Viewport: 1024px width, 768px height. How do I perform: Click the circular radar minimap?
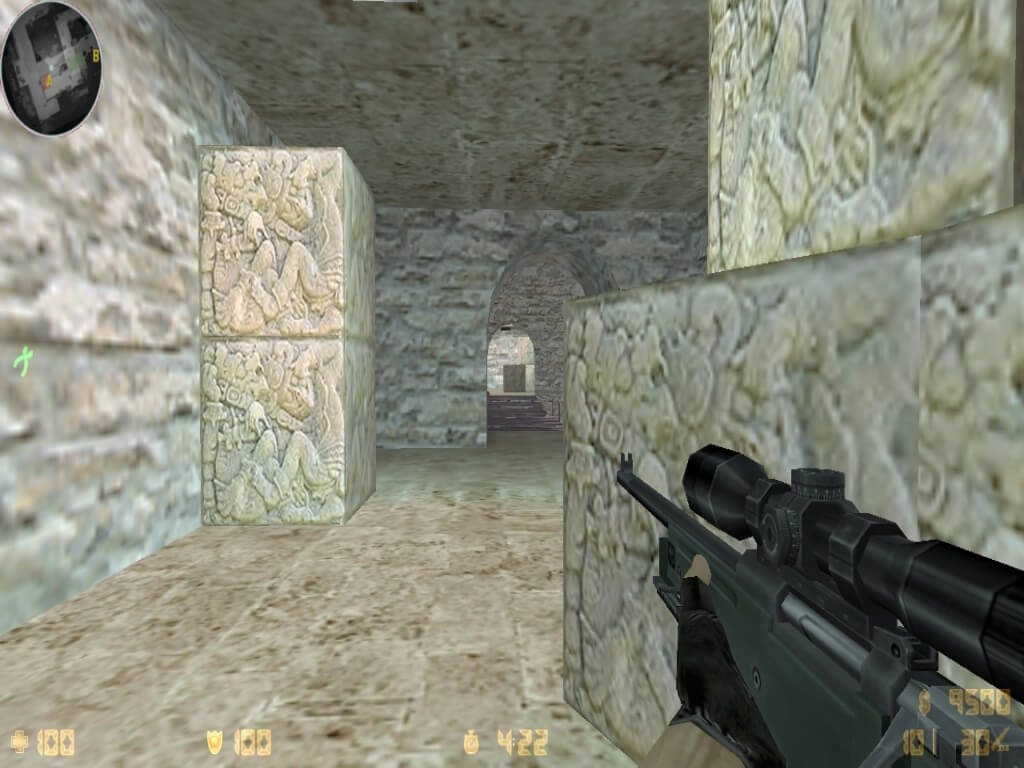pyautogui.click(x=52, y=67)
